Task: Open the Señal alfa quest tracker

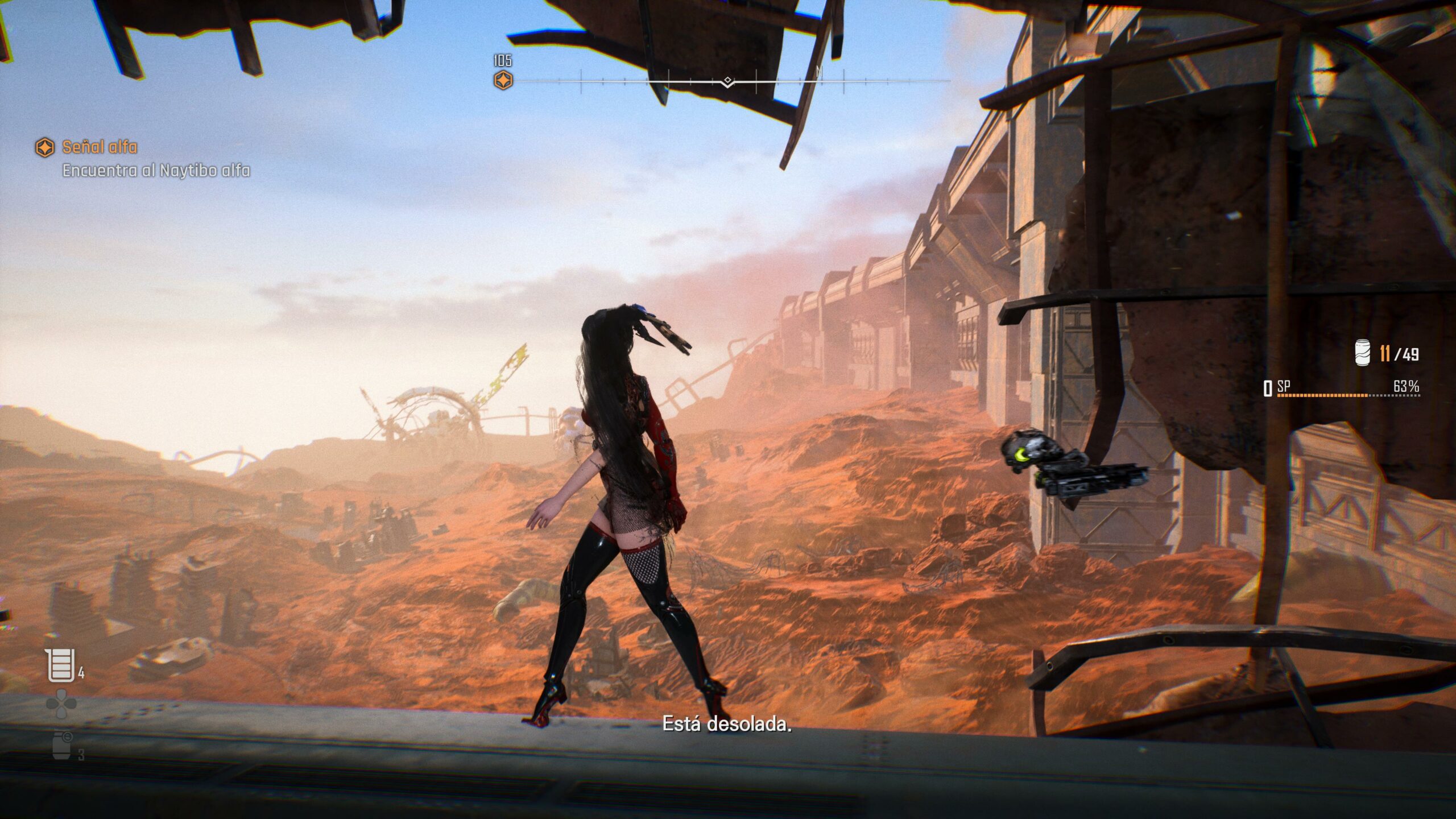Action: [99, 147]
